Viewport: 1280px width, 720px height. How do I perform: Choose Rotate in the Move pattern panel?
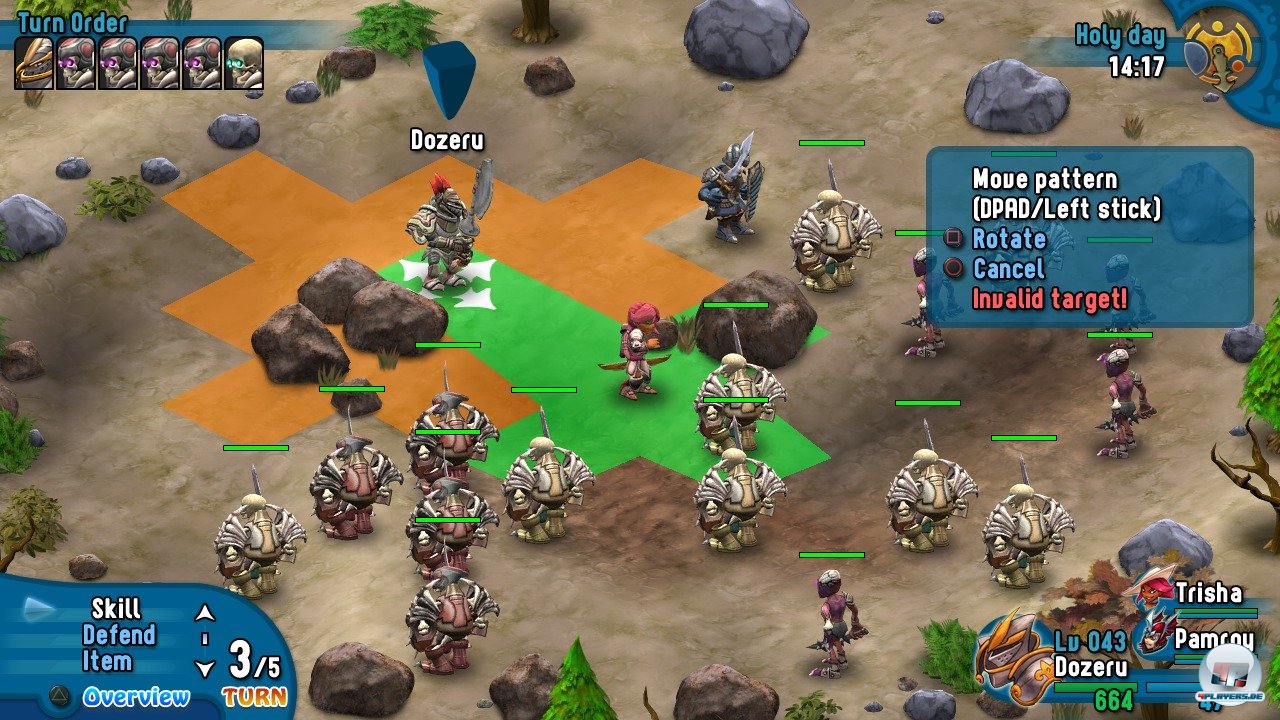coord(1008,239)
